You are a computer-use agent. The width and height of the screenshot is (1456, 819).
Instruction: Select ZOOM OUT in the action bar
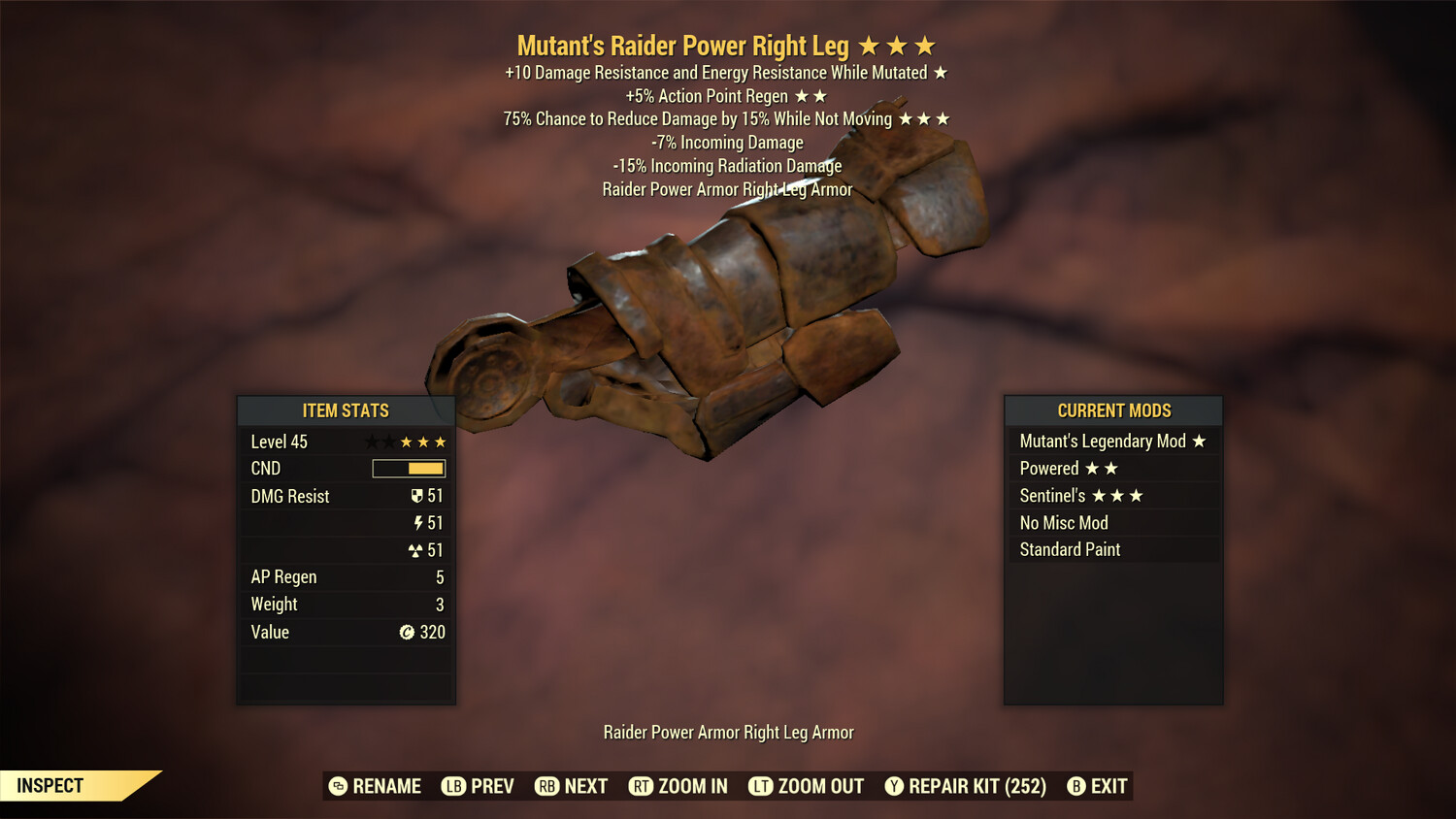click(806, 786)
